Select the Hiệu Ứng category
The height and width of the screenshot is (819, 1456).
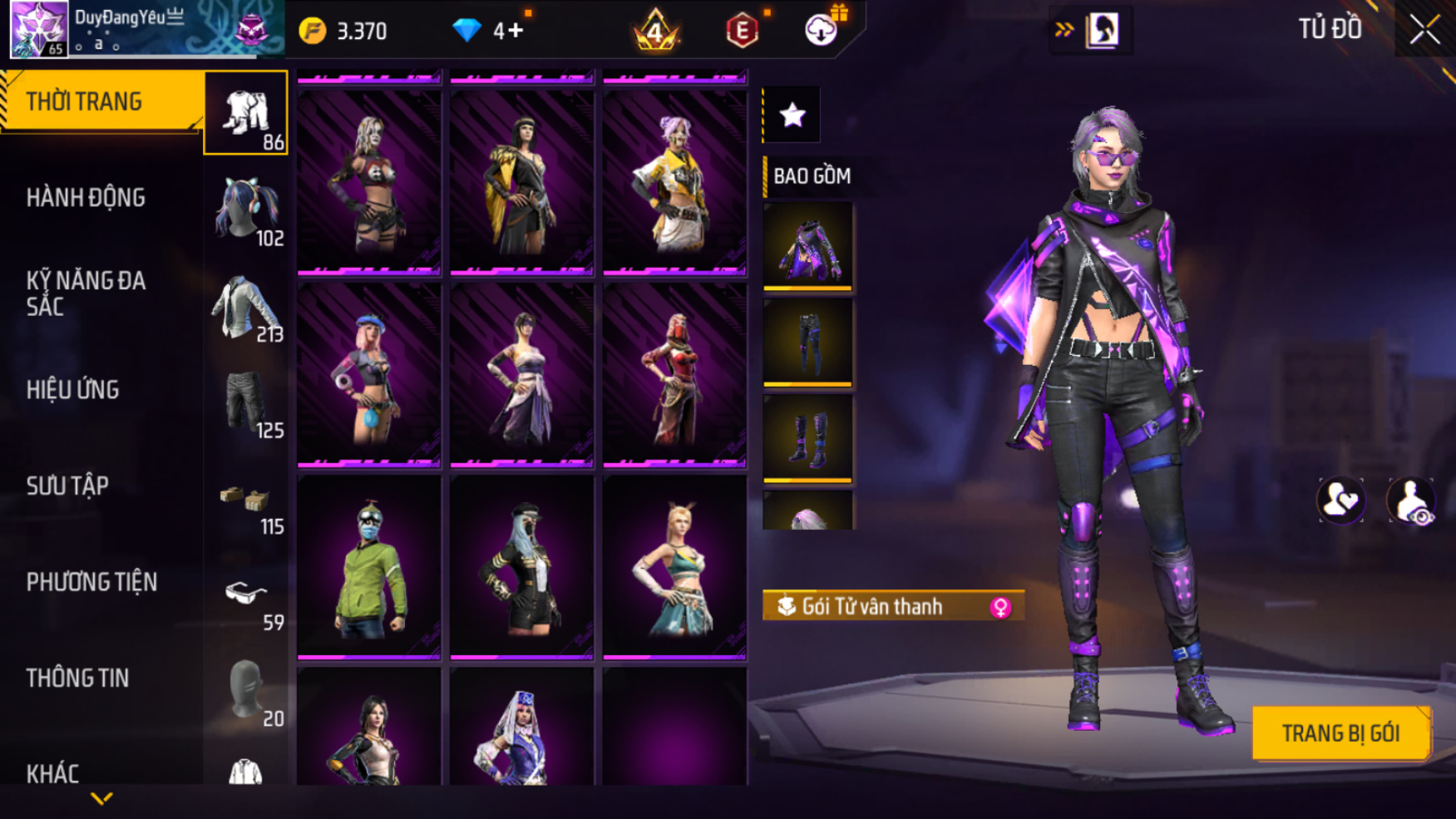[73, 390]
